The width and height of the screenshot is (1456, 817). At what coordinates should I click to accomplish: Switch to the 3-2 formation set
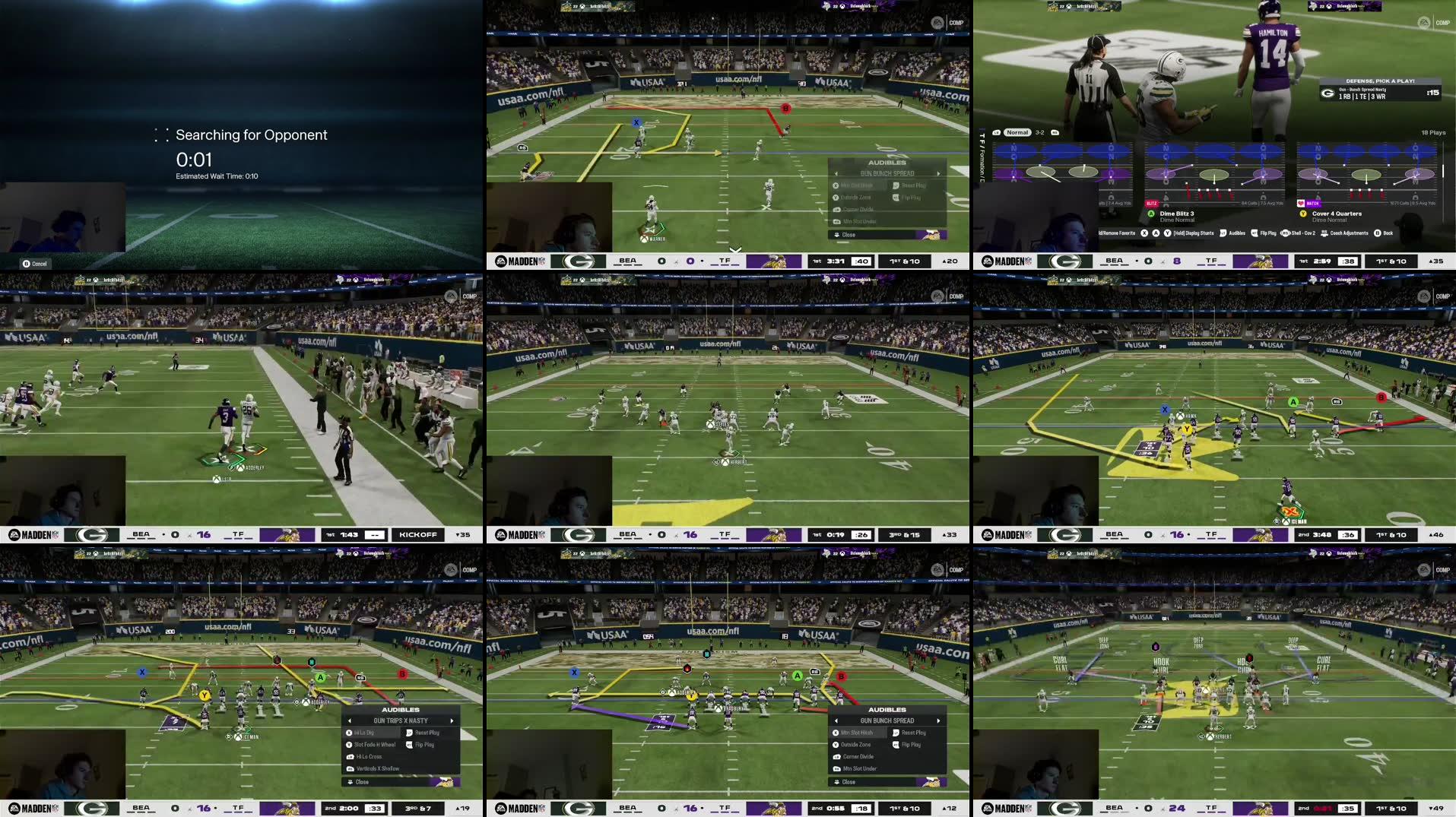click(x=1039, y=132)
